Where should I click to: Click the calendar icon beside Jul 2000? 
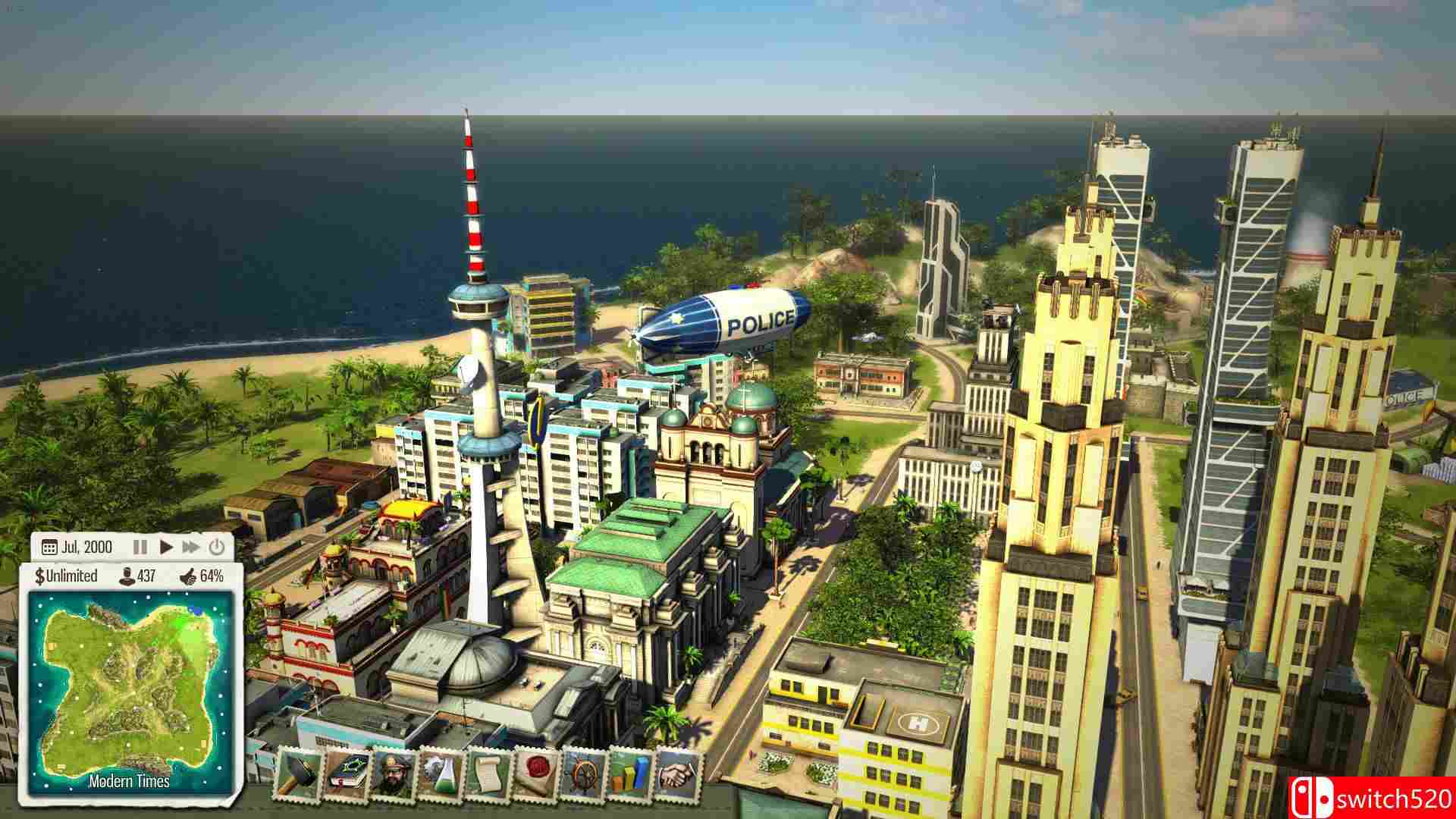50,547
